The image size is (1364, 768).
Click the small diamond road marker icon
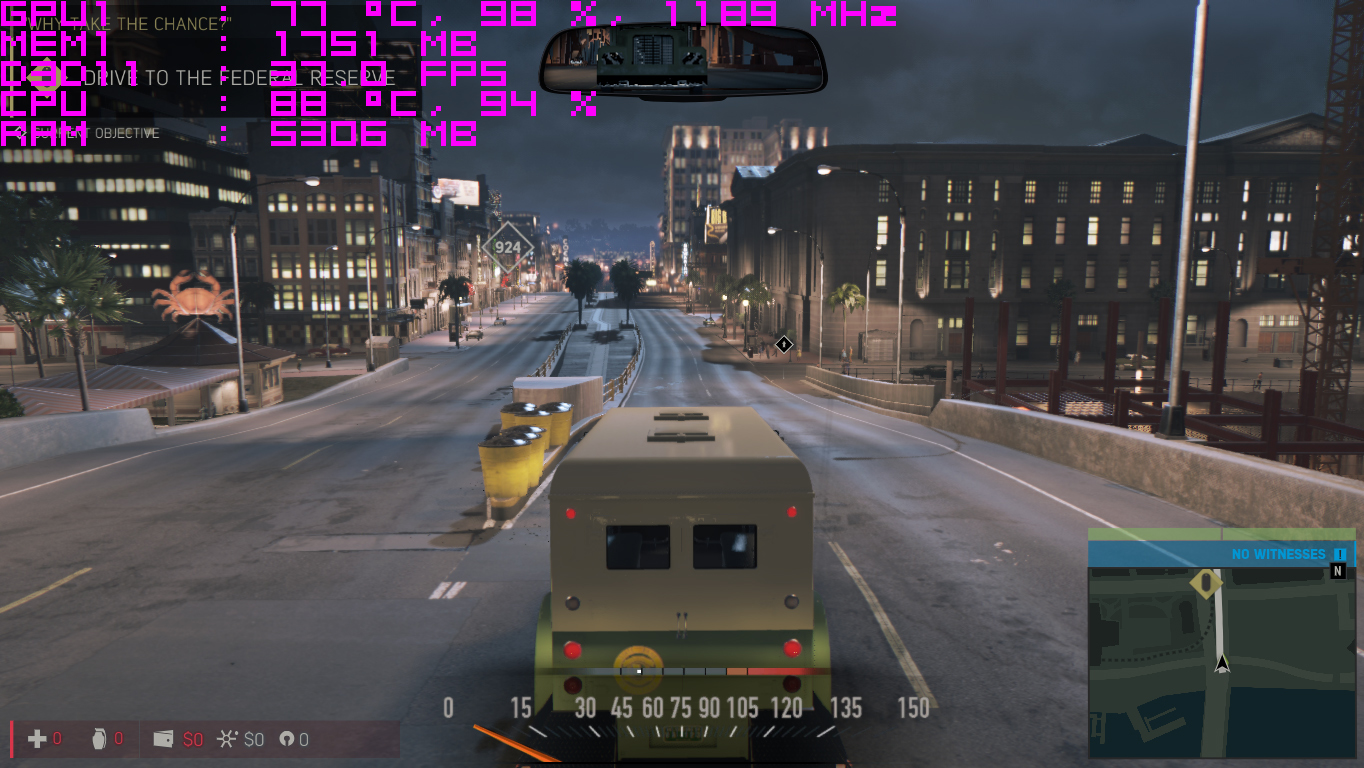784,344
